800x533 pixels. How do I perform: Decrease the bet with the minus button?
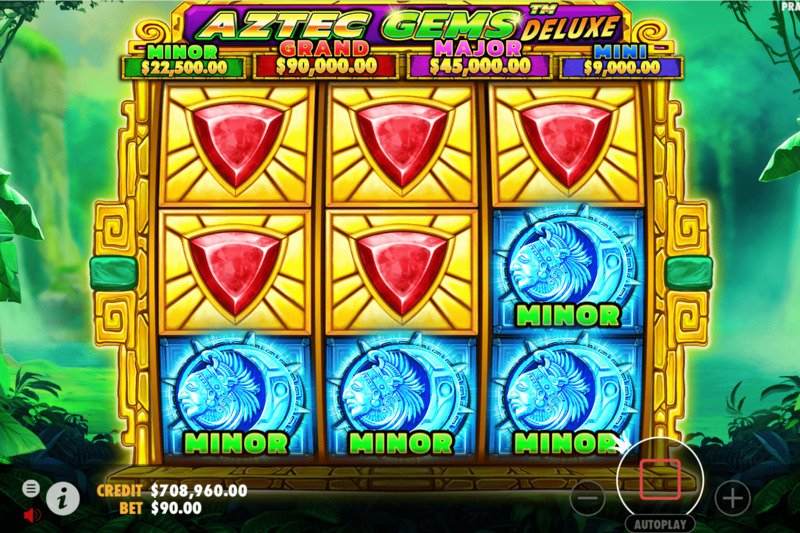point(589,497)
